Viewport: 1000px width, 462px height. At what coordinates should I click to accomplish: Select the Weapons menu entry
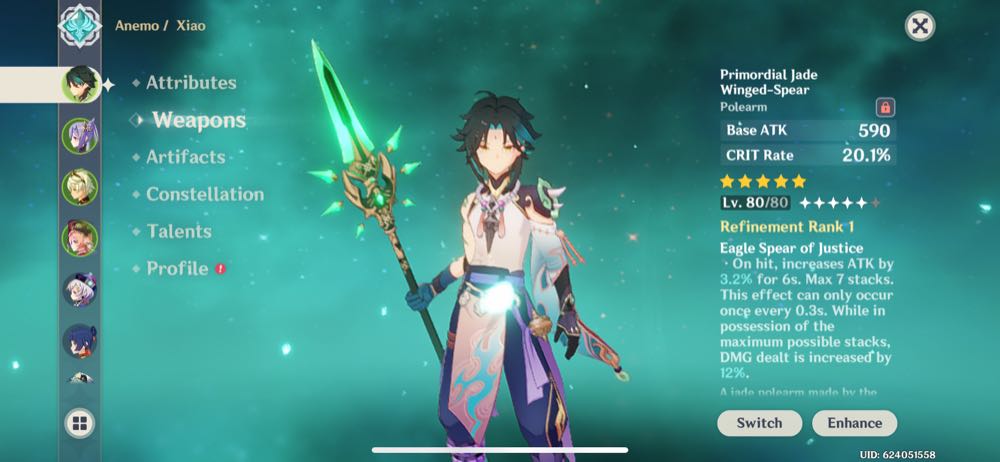pos(198,120)
